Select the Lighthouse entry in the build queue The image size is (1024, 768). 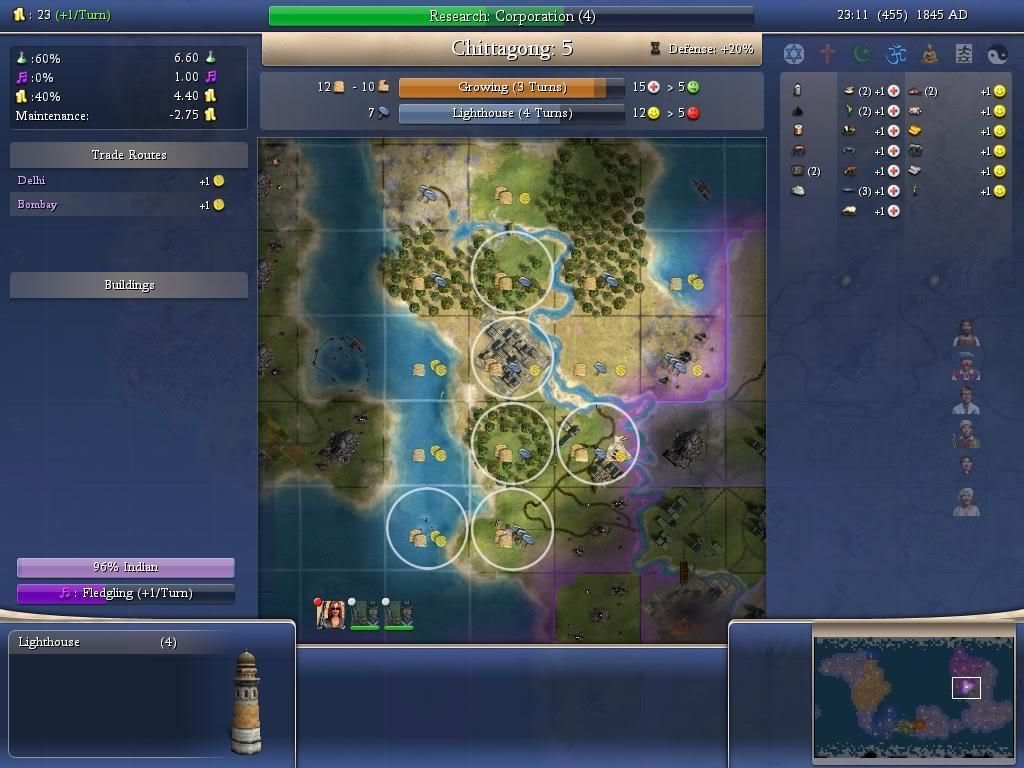pyautogui.click(x=98, y=642)
